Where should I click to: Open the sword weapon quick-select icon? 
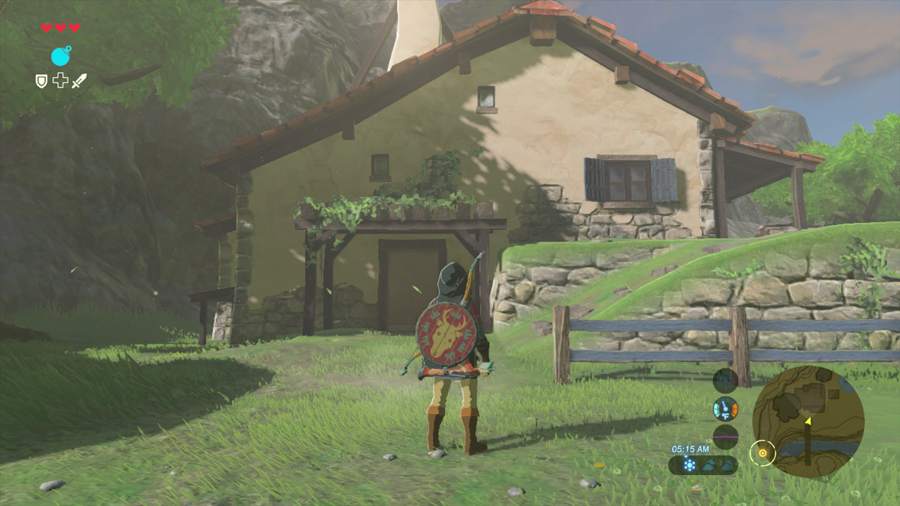(79, 80)
